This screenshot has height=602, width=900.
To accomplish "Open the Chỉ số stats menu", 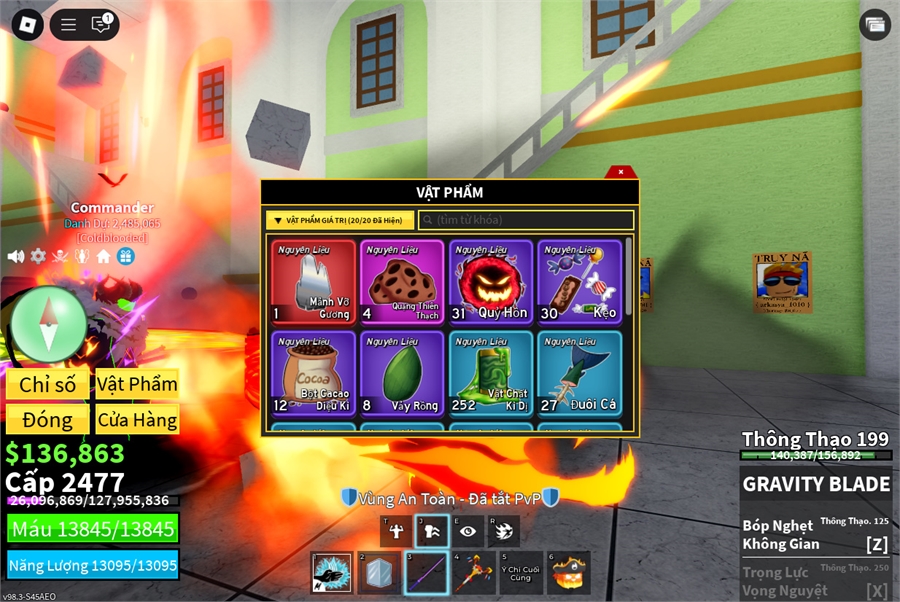I will [x=47, y=385].
